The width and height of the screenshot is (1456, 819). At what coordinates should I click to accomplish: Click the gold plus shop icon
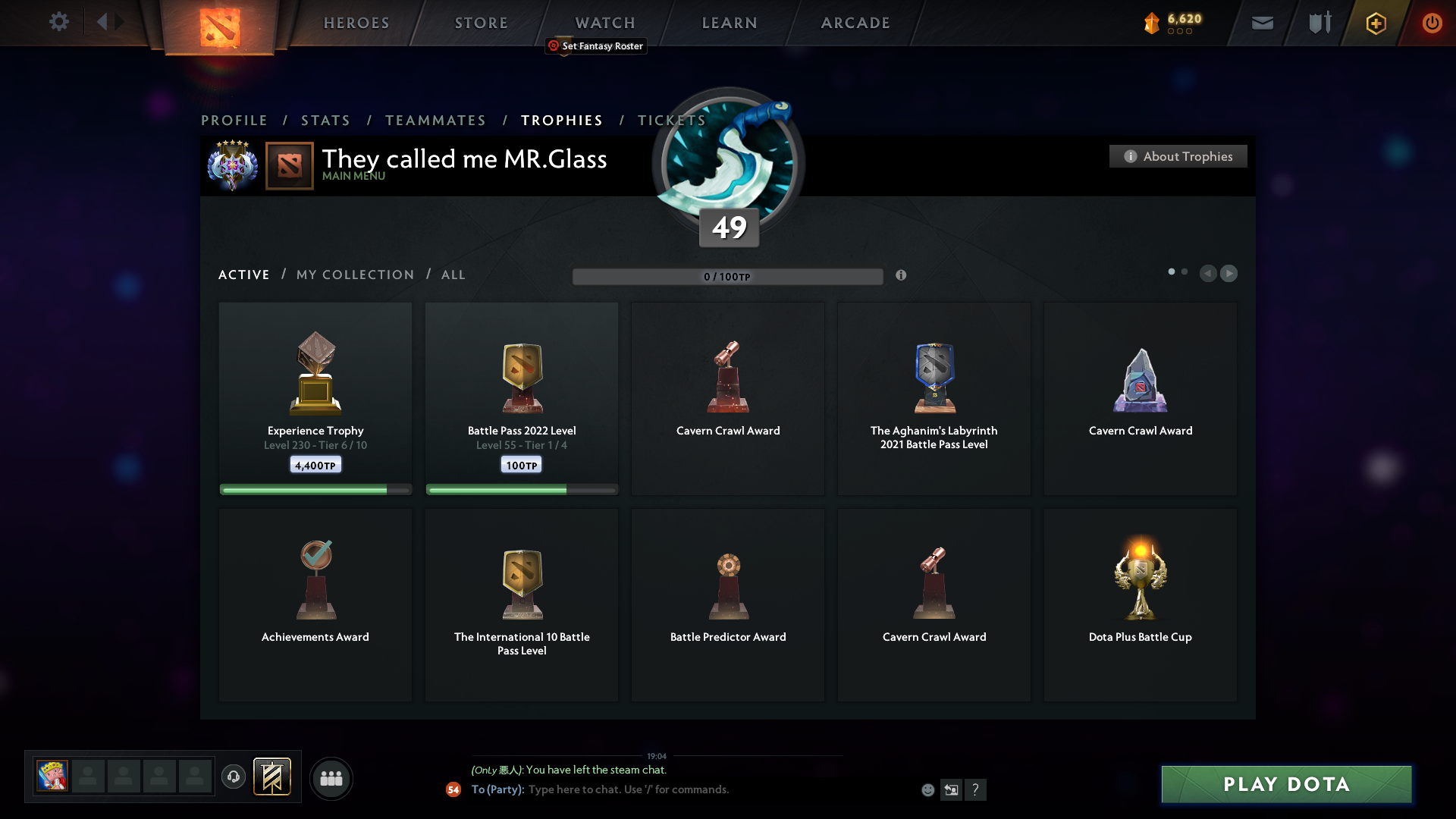click(x=1375, y=23)
